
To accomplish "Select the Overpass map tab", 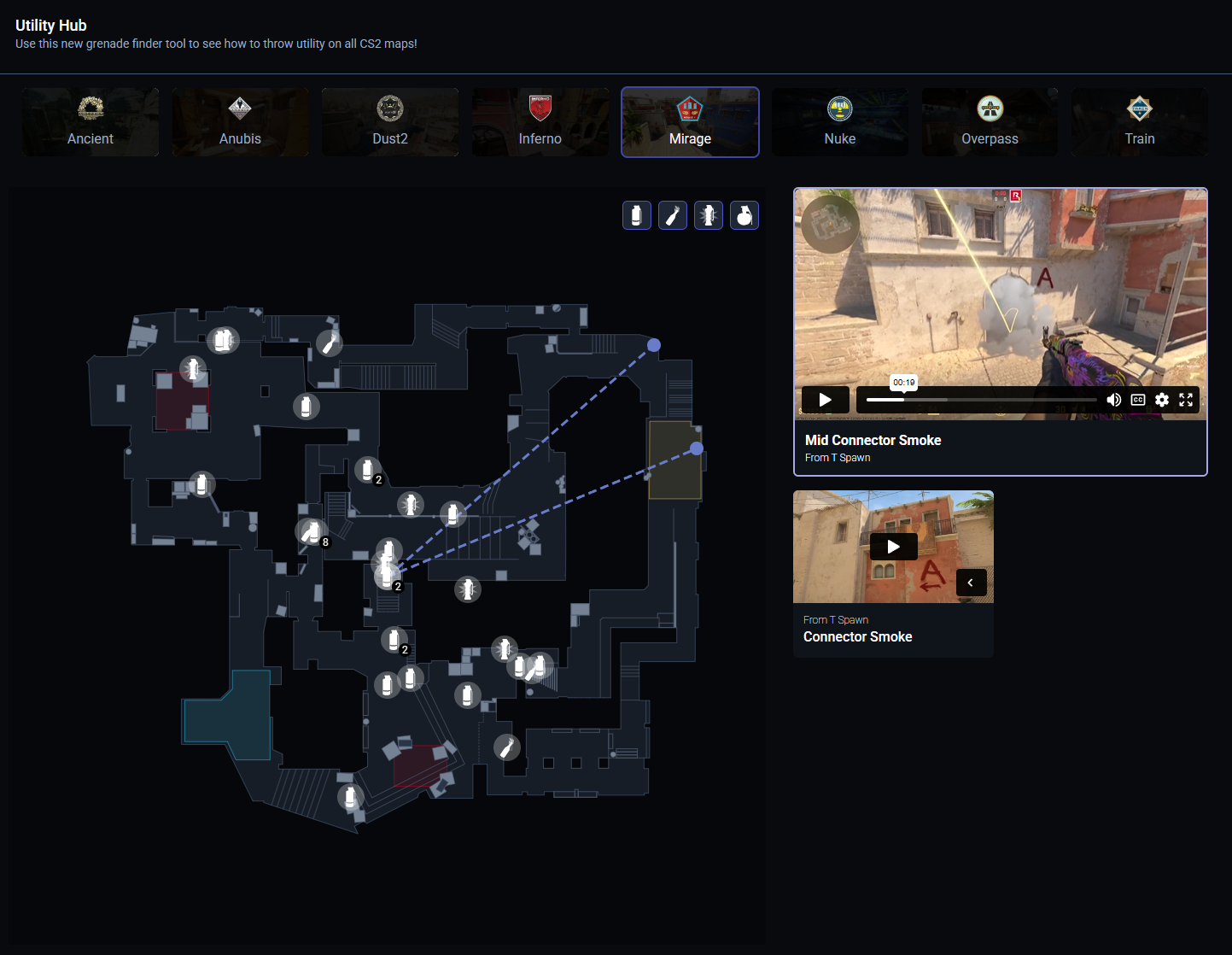I will (x=990, y=122).
